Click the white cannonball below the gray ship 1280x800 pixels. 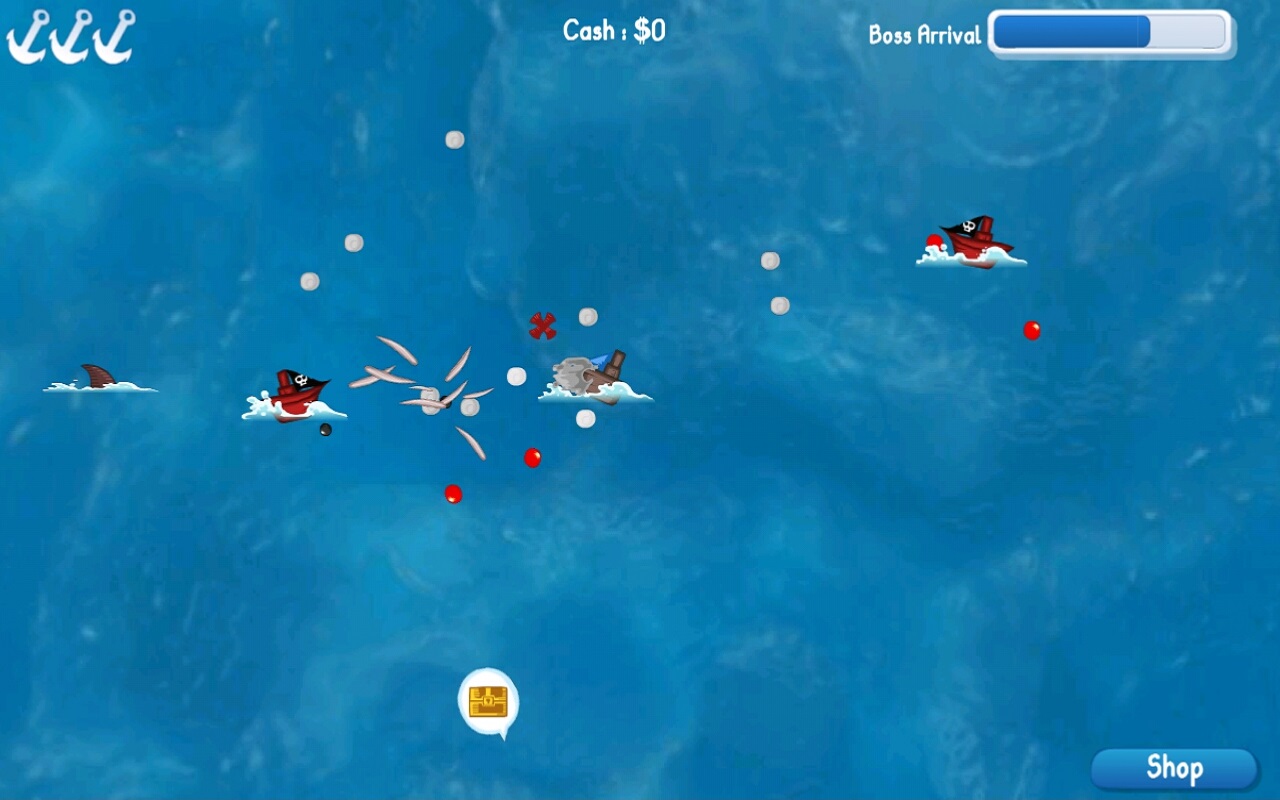(584, 417)
